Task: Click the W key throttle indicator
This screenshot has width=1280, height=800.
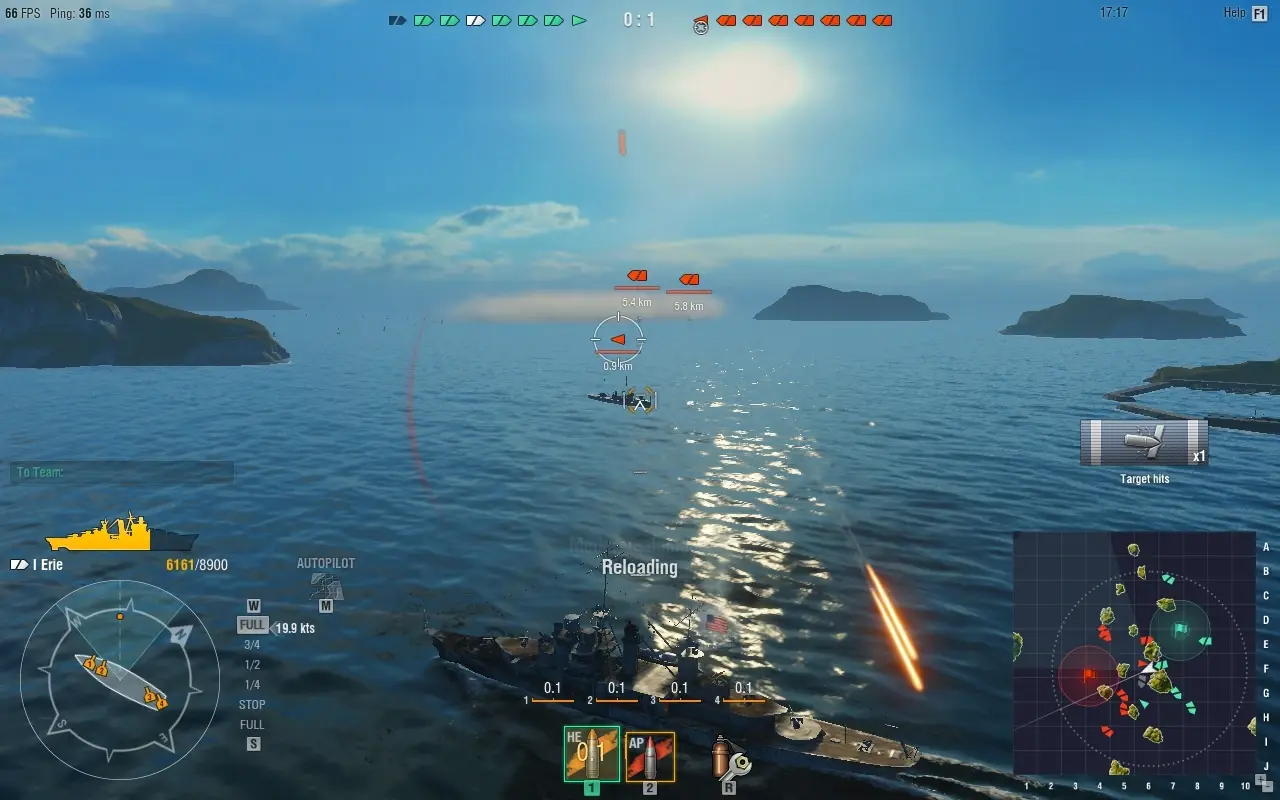Action: [253, 605]
